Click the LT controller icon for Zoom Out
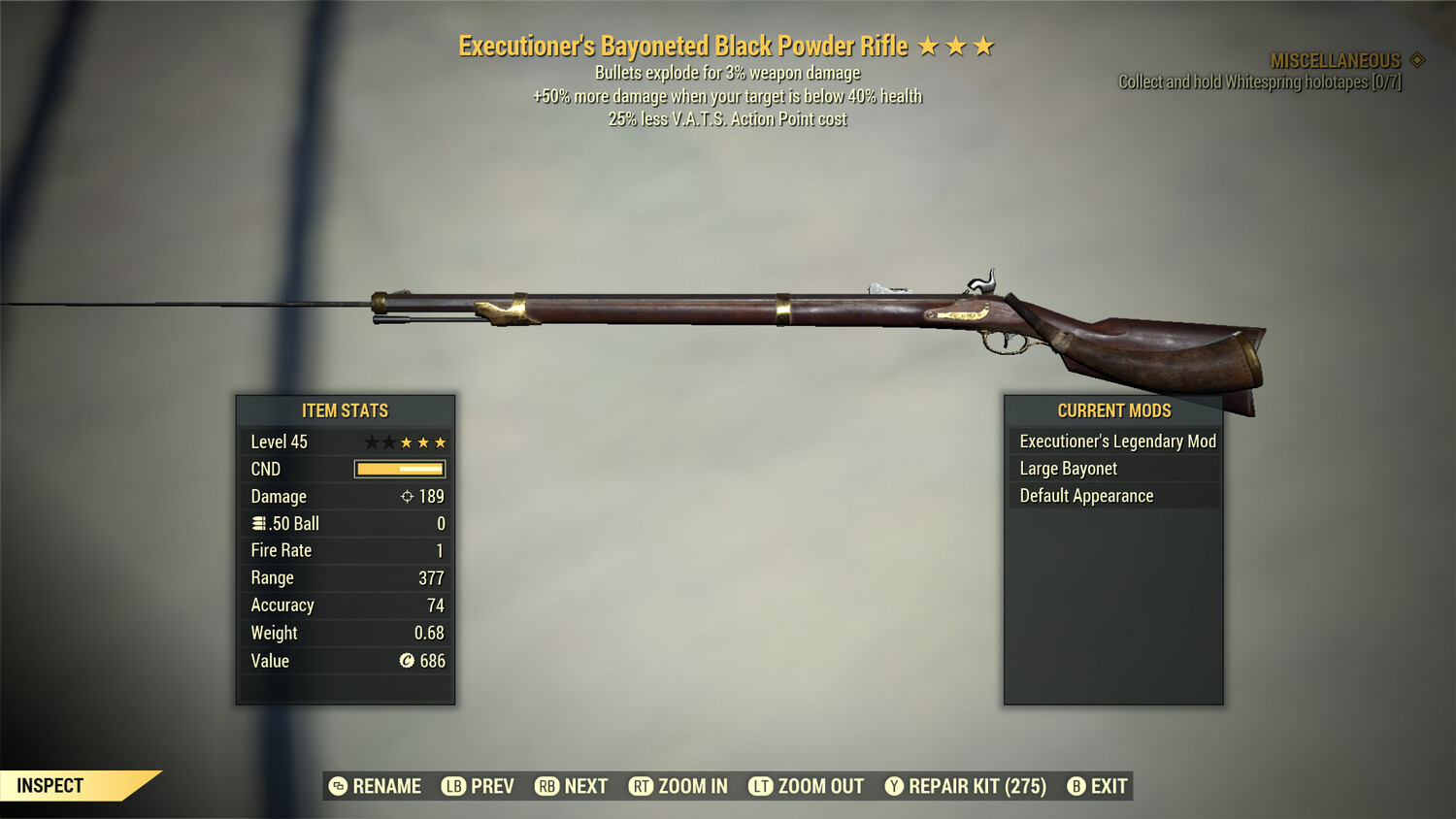Viewport: 1456px width, 819px height. (x=760, y=786)
